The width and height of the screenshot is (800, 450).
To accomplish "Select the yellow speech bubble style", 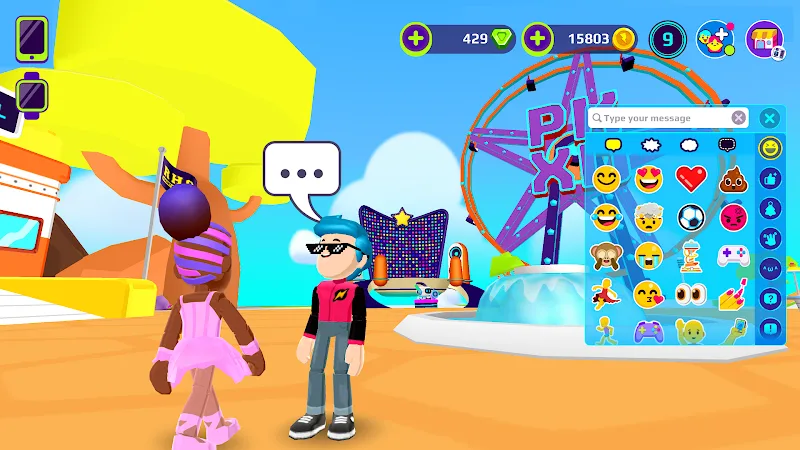I will click(x=612, y=145).
